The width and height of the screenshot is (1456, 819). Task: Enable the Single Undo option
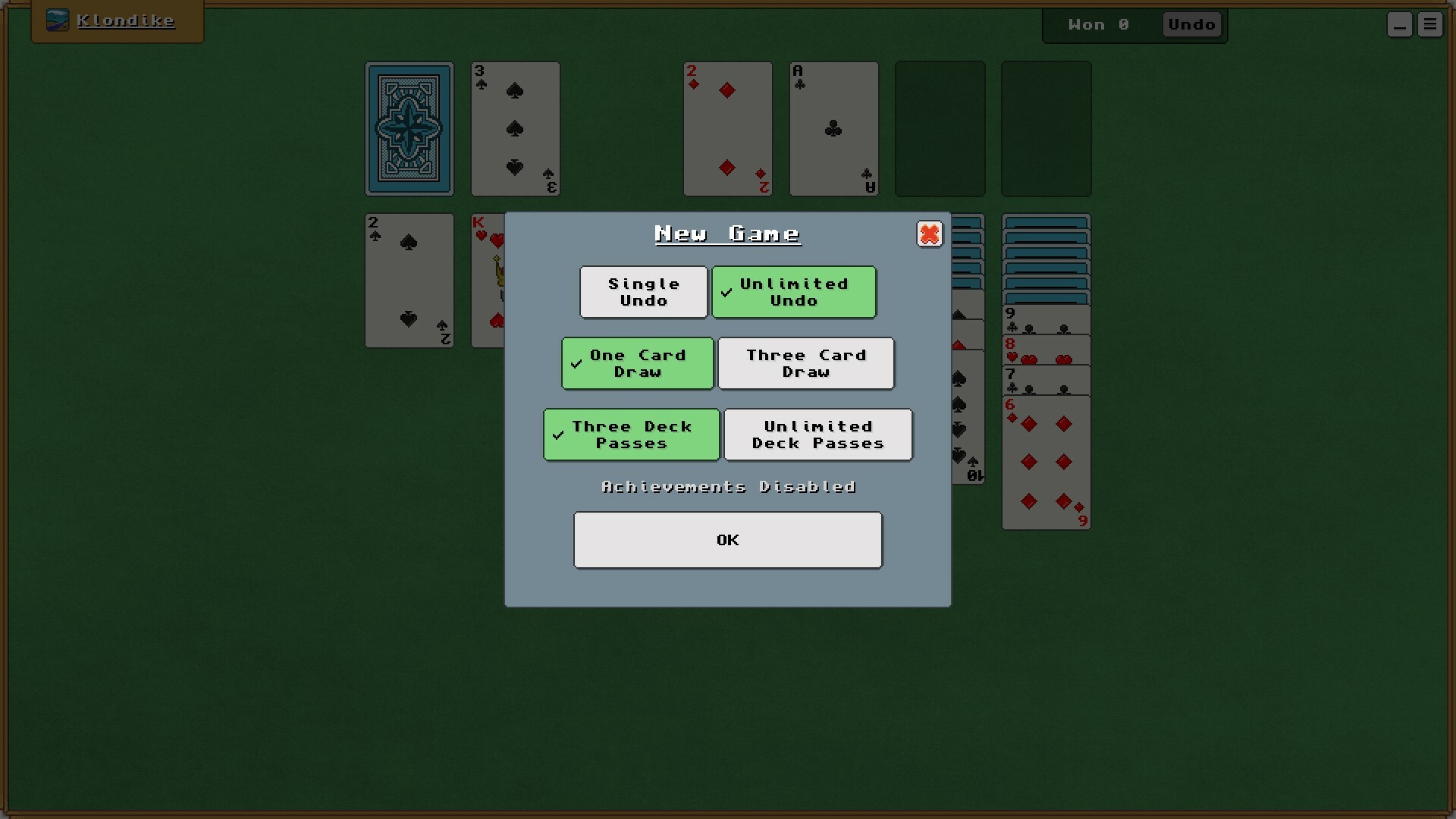(643, 292)
